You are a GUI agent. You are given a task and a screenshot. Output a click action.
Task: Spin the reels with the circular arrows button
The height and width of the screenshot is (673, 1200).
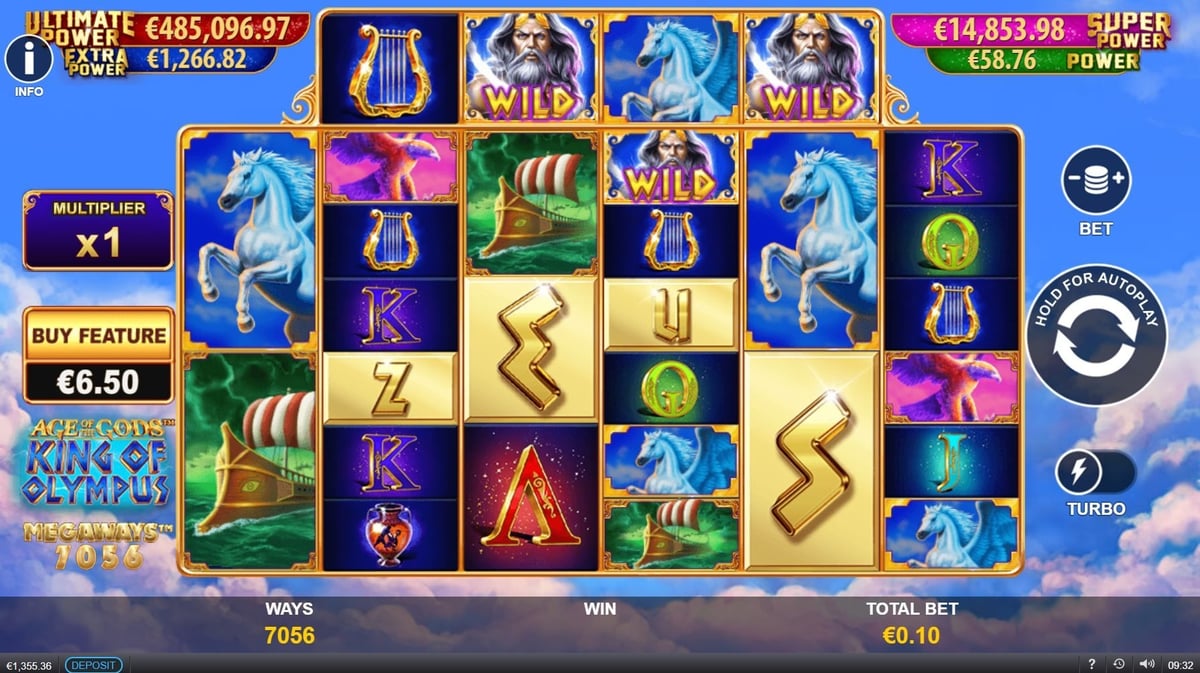(1096, 334)
